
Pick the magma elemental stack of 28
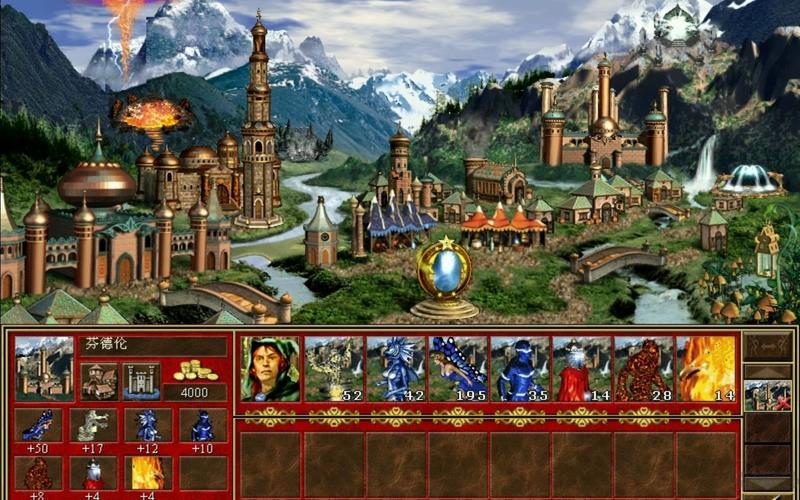644,368
